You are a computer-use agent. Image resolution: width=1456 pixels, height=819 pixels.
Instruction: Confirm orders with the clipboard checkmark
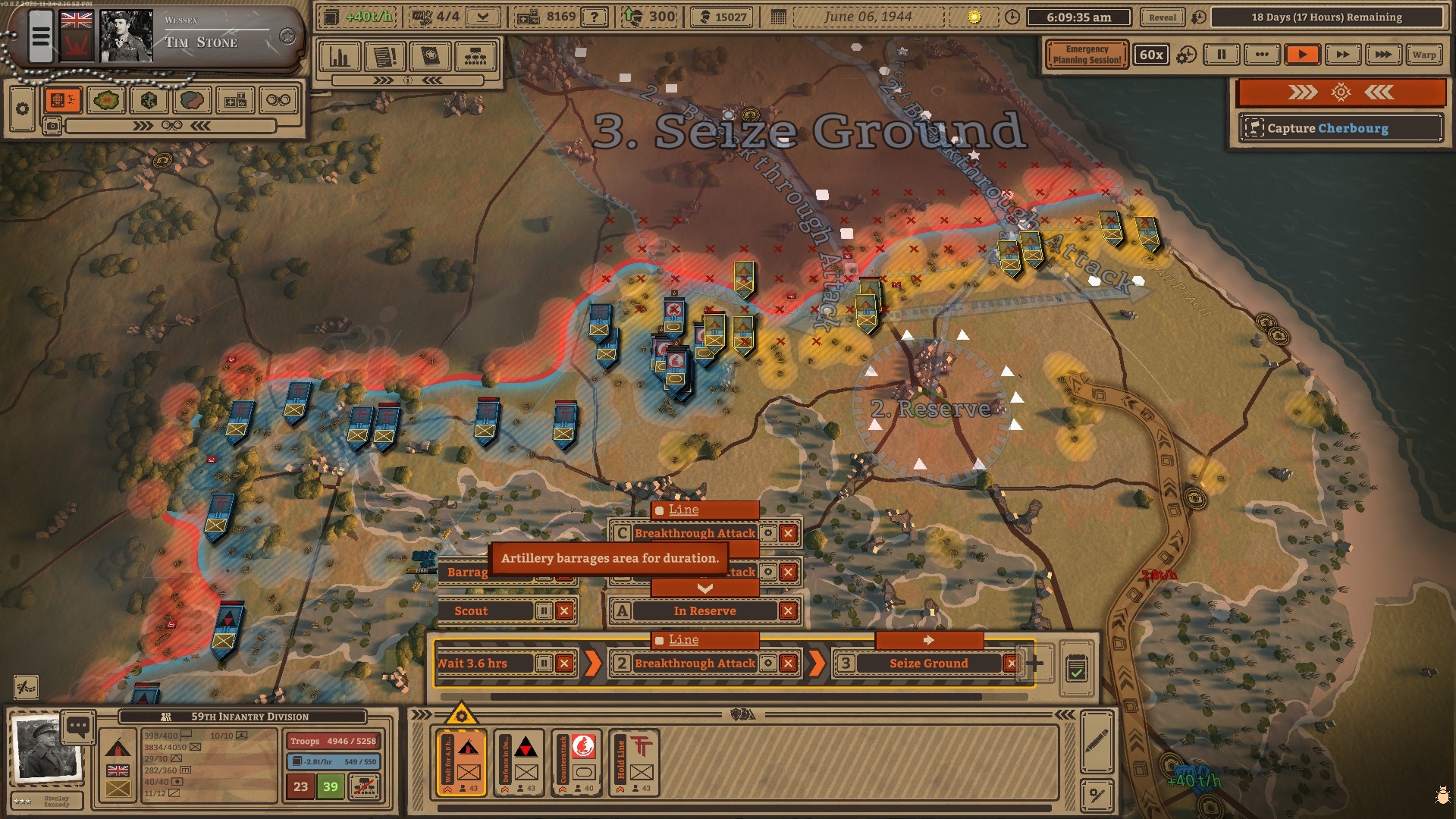click(1075, 669)
